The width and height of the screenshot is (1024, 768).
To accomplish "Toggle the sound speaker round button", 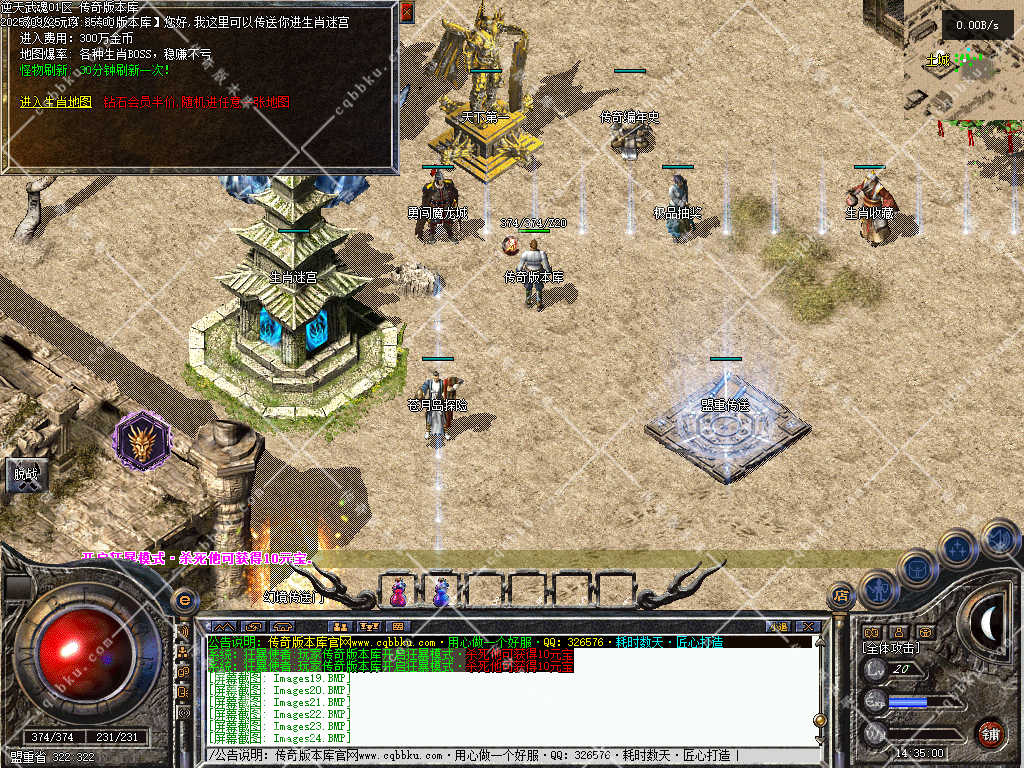I will click(x=999, y=540).
